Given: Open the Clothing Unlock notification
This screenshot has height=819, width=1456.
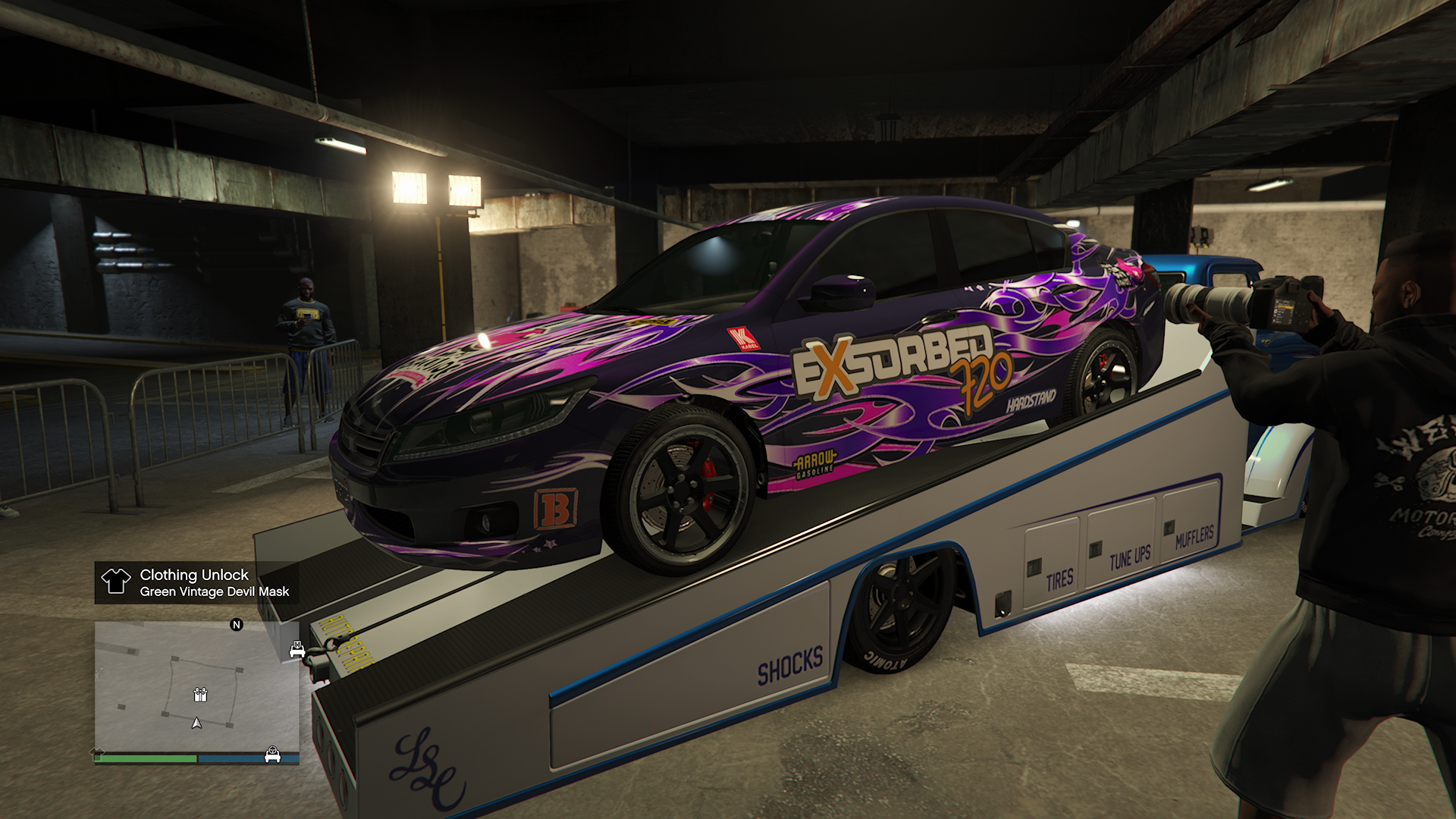Looking at the screenshot, I should click(x=196, y=582).
